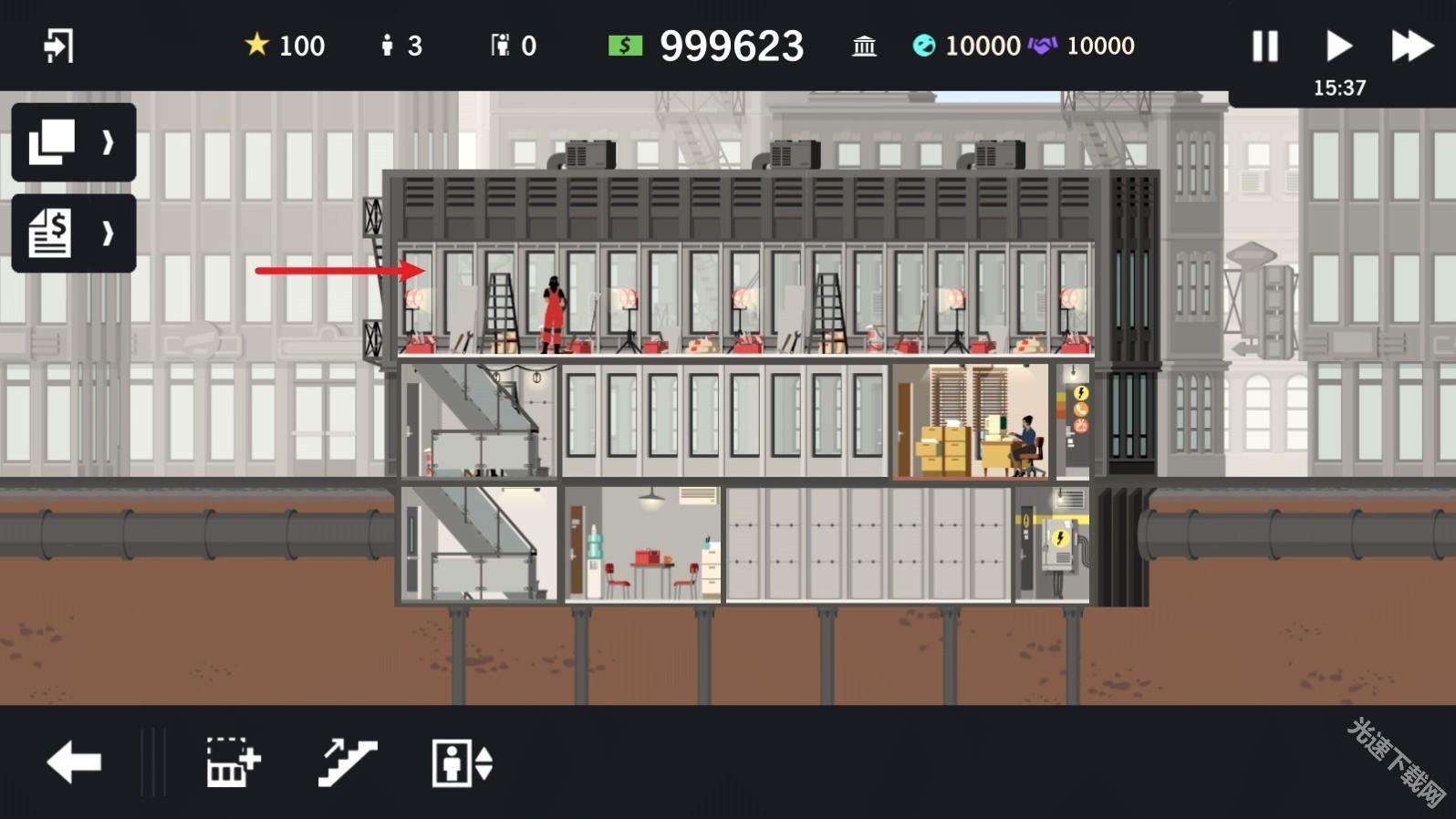Expand the floor layers panel
This screenshot has height=819, width=1456.
point(73,142)
